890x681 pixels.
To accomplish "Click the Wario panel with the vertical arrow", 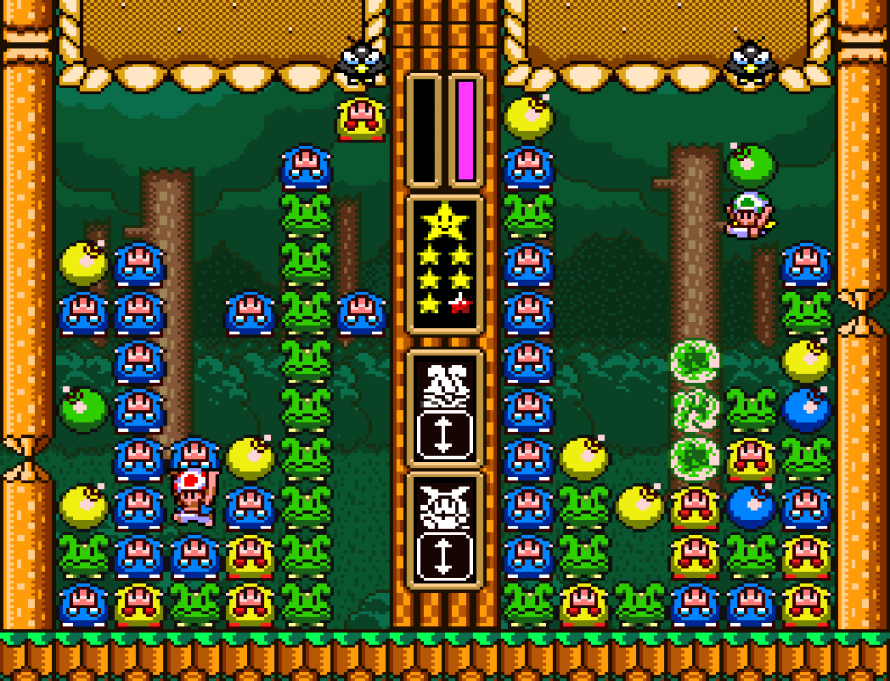I will 445,531.
